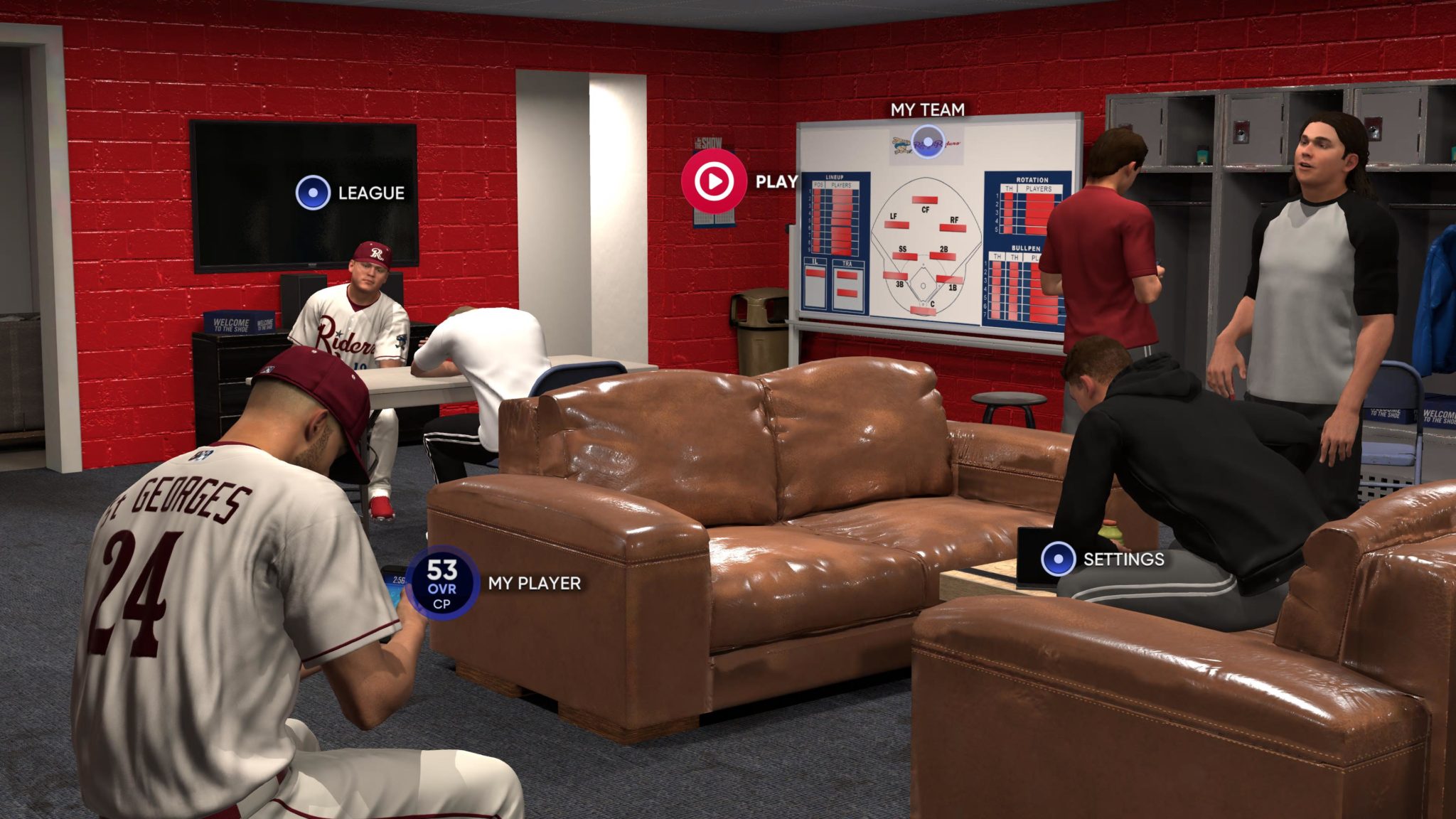Open the Settings menu
1456x819 pixels.
click(x=1058, y=559)
